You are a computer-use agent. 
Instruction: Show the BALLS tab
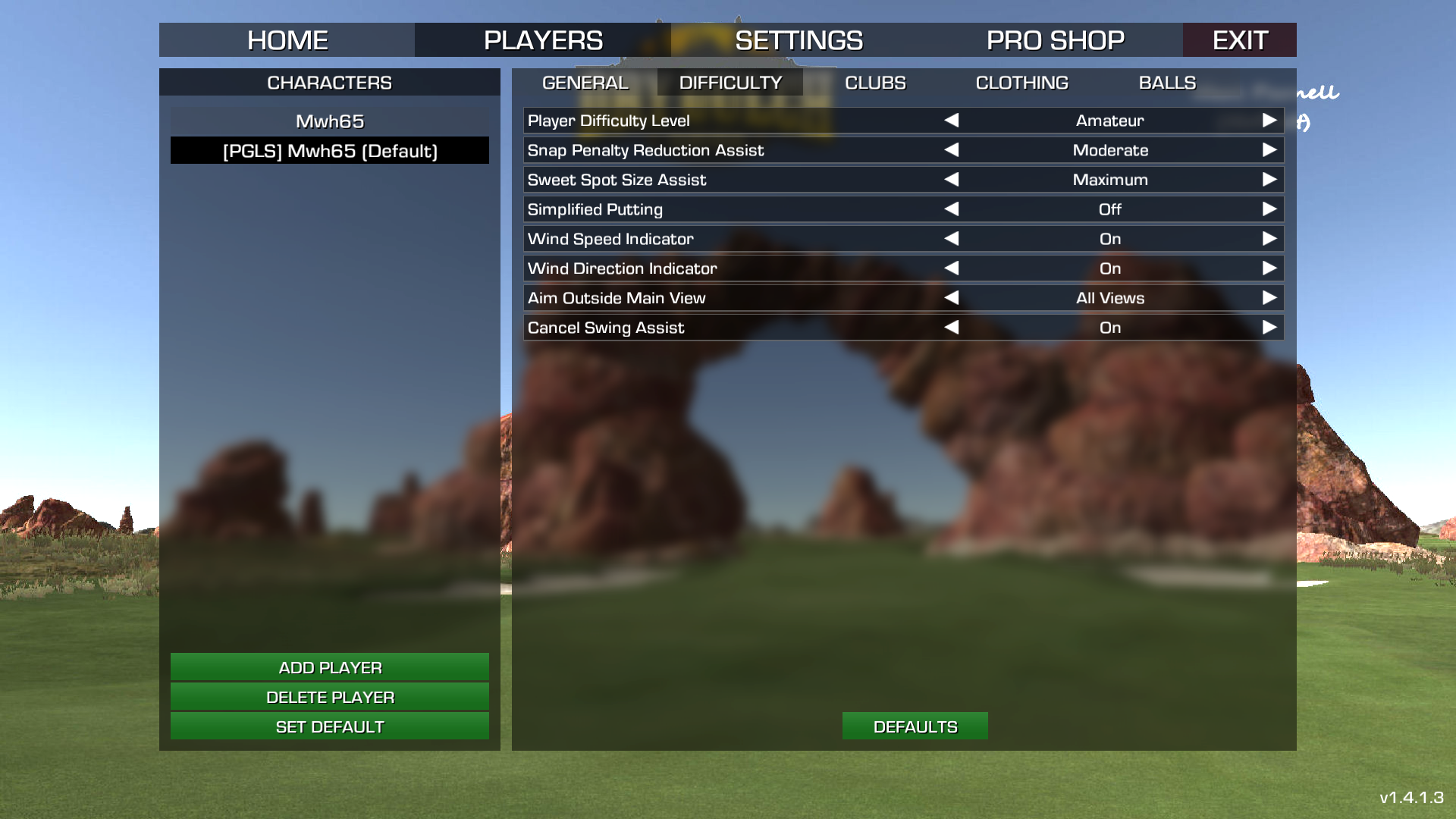[1167, 83]
